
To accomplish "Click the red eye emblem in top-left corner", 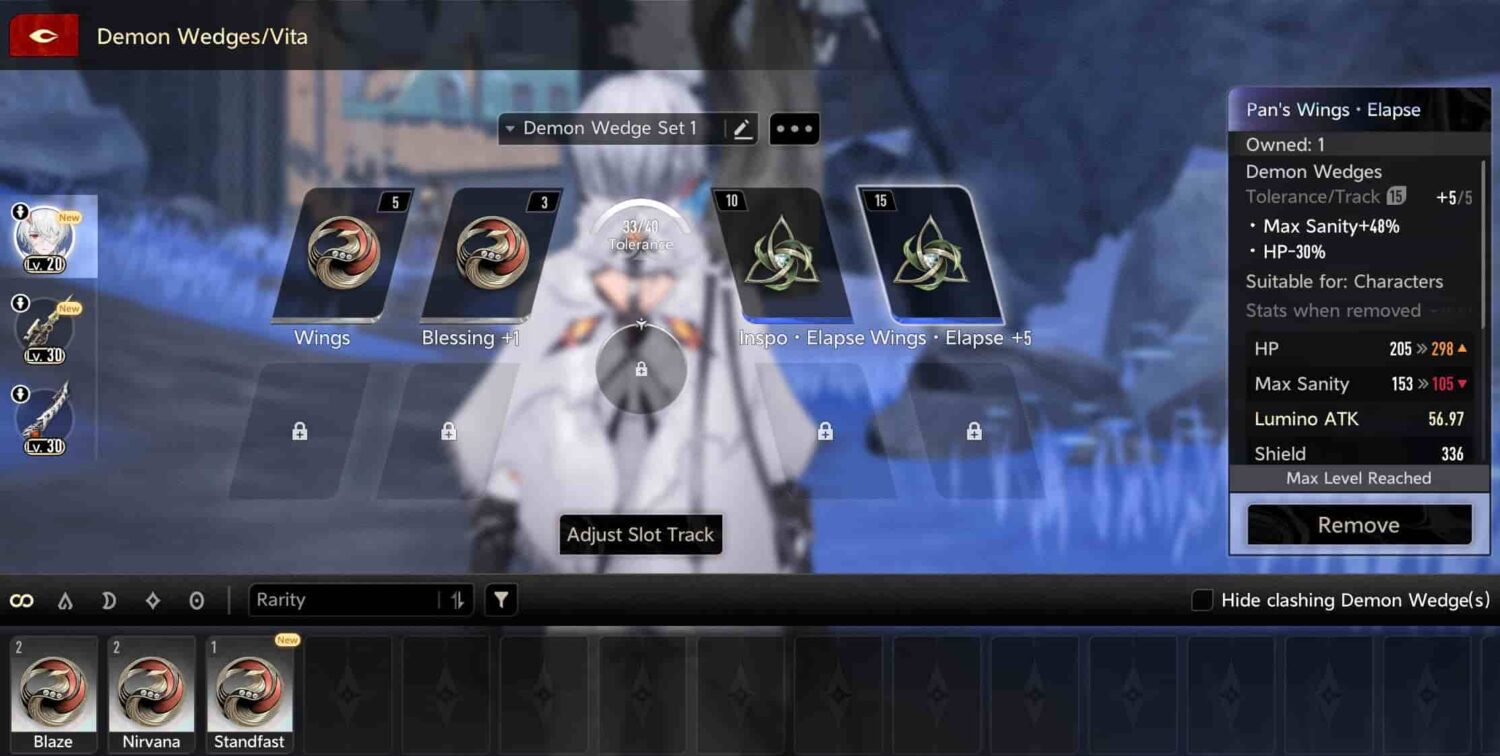I will [x=43, y=34].
